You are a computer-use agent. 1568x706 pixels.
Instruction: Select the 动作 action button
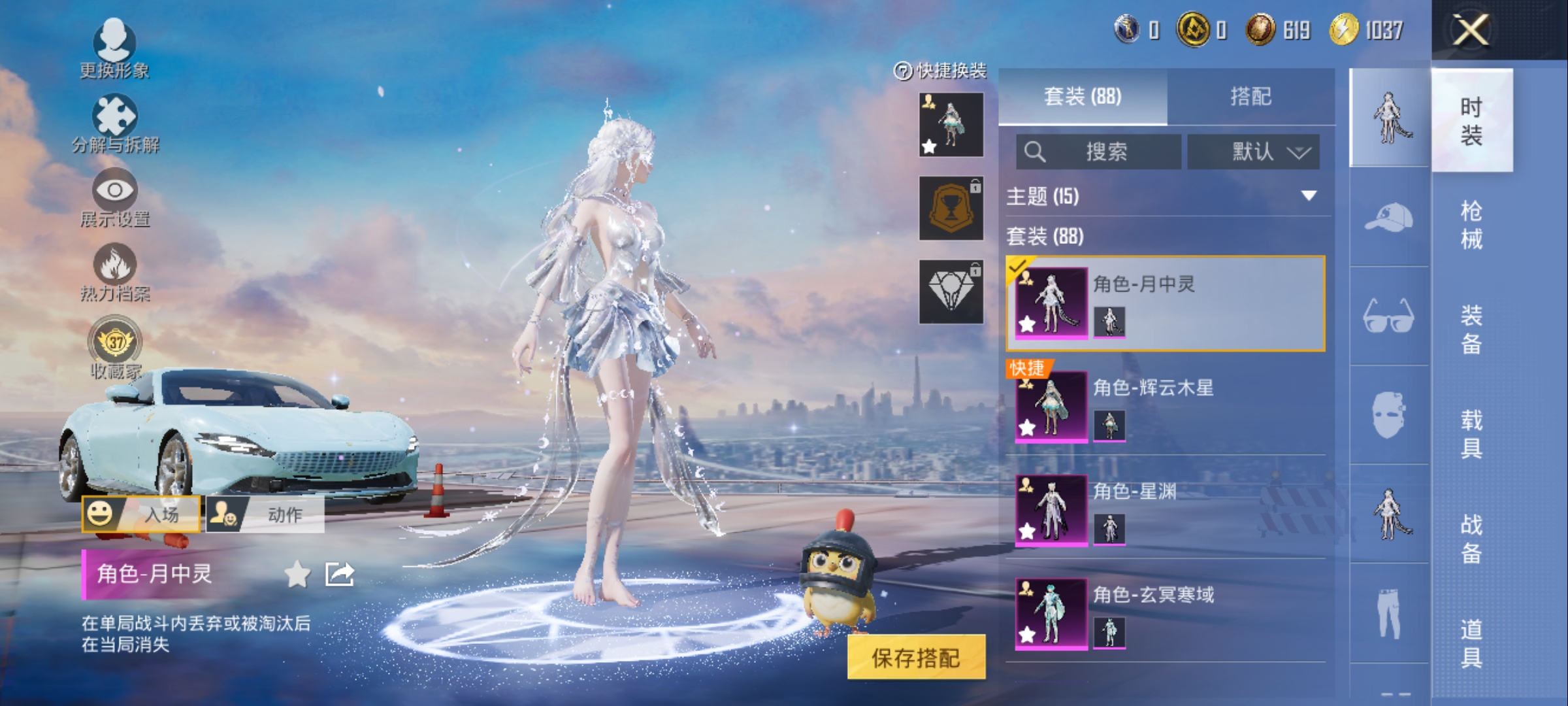pyautogui.click(x=265, y=514)
